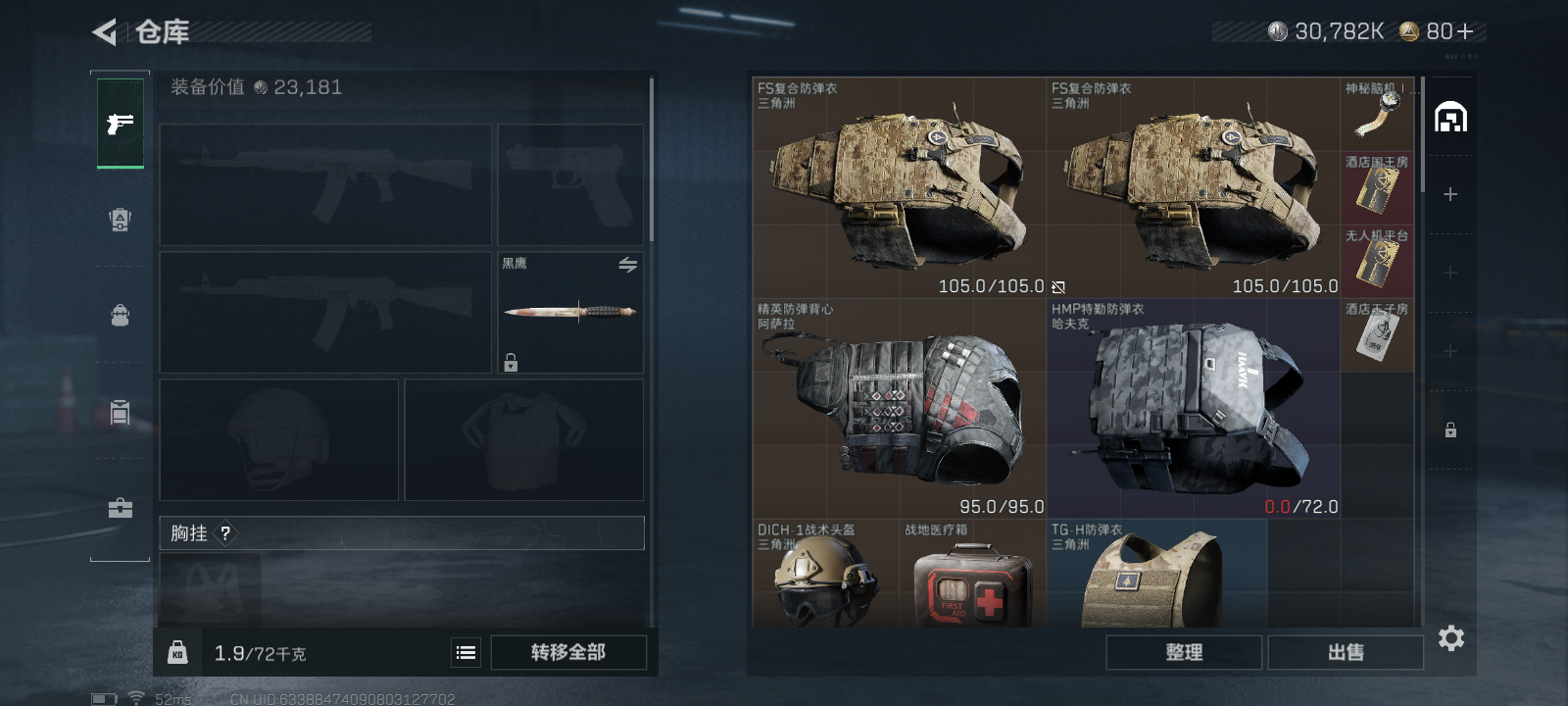The width and height of the screenshot is (1568, 706).
Task: Select the pistol weapons tab
Action: pos(121,124)
